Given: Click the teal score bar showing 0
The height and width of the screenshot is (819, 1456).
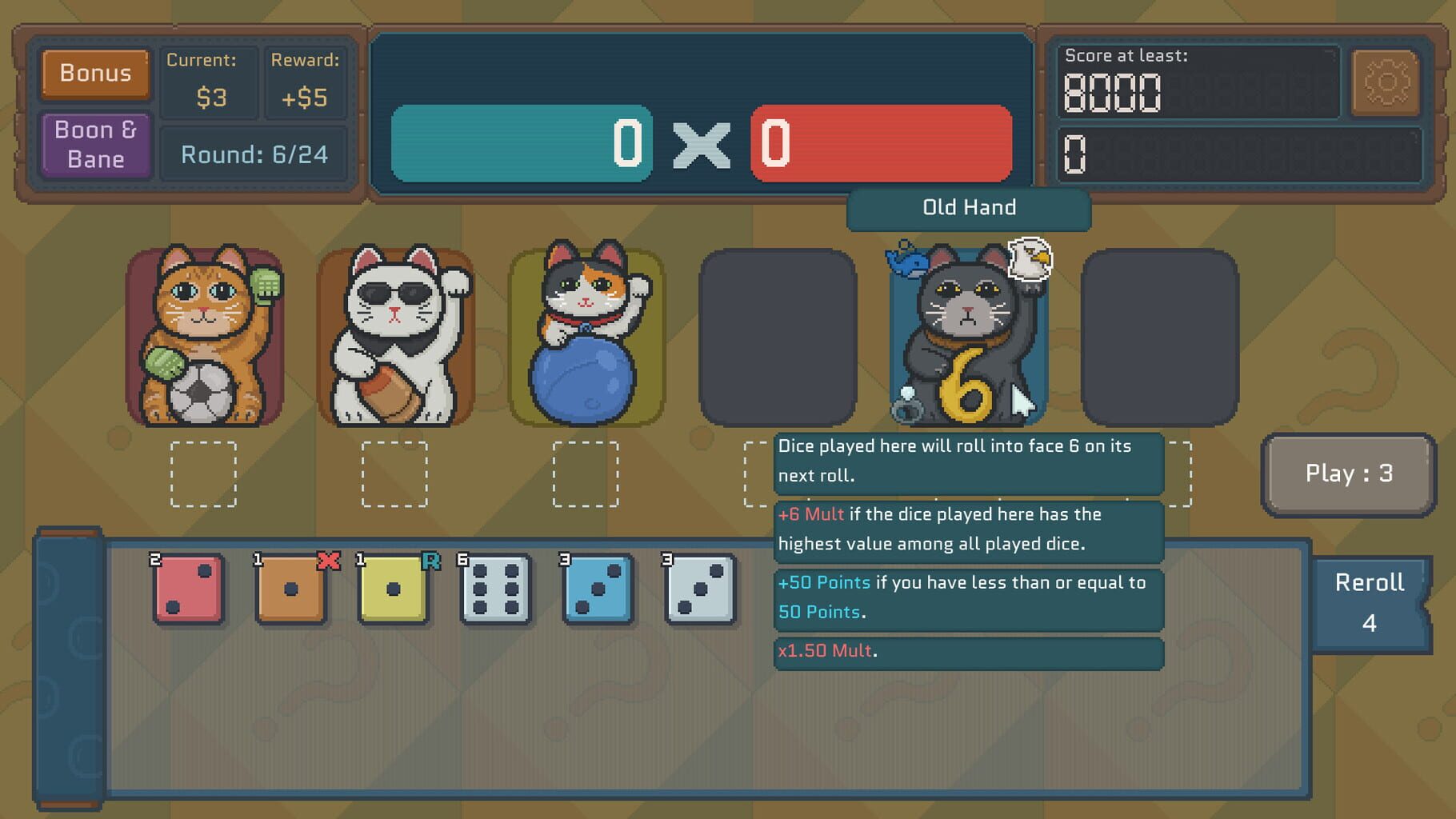Looking at the screenshot, I should [520, 144].
